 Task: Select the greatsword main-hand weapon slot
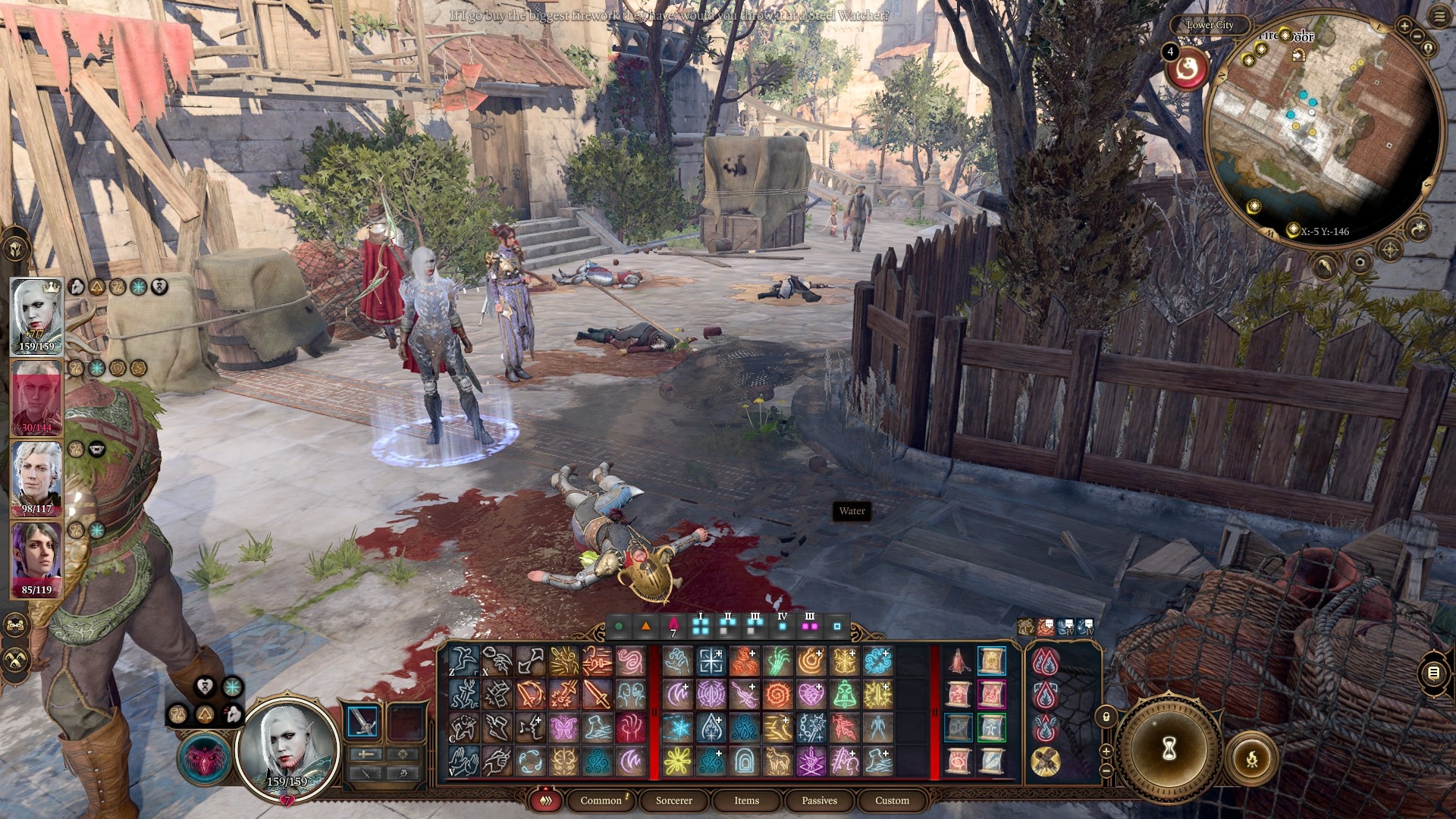pyautogui.click(x=362, y=720)
